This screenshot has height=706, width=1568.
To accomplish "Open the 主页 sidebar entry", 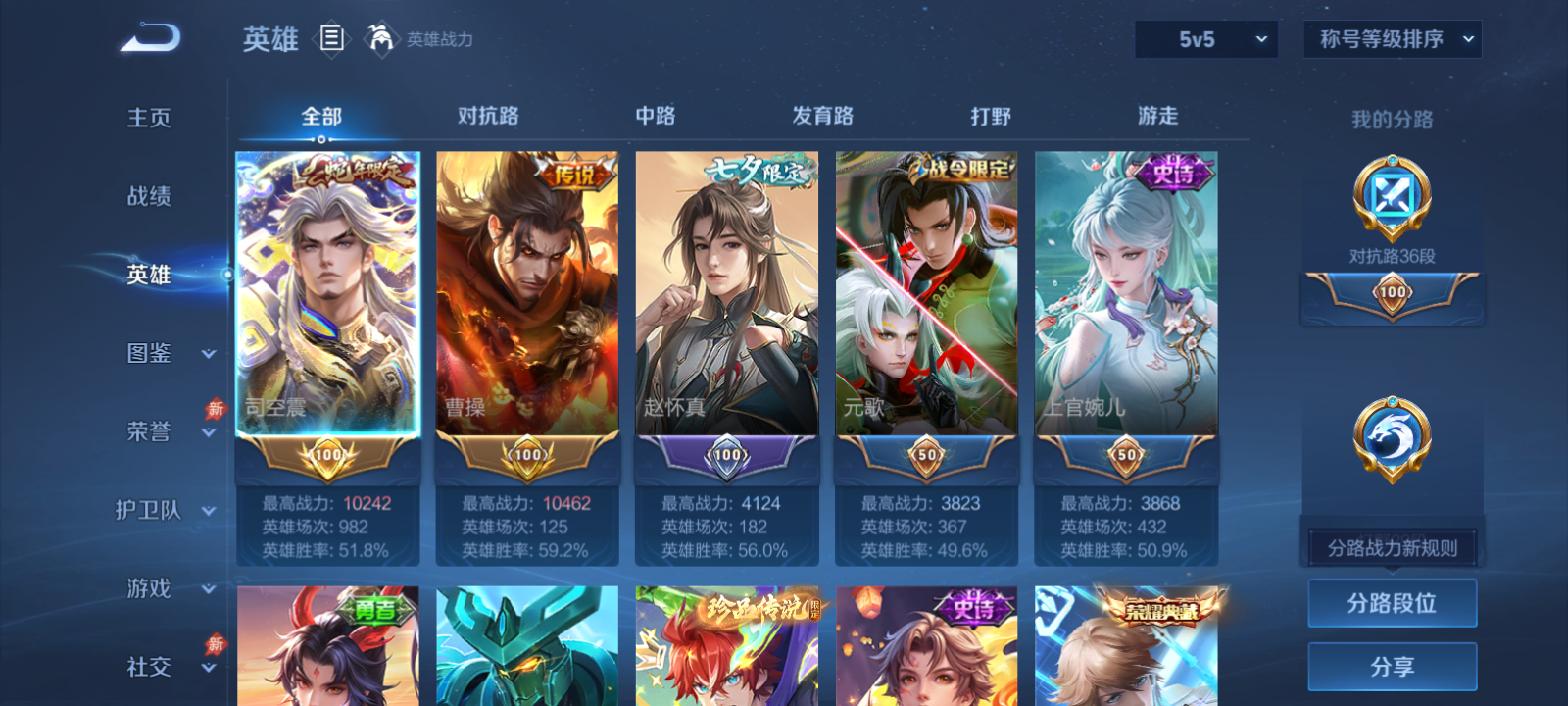I will 147,118.
